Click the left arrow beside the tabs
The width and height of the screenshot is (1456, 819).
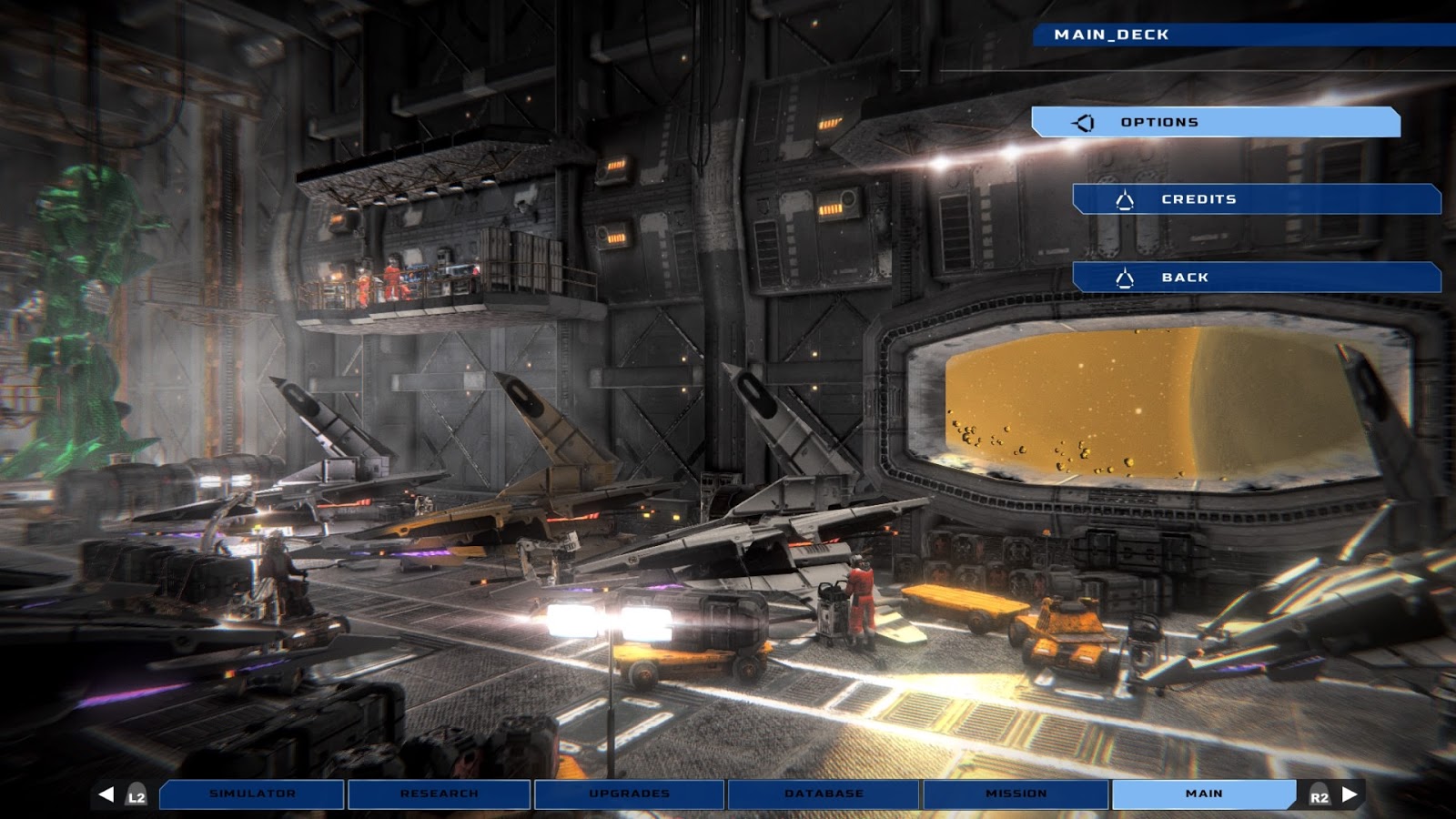(x=106, y=794)
